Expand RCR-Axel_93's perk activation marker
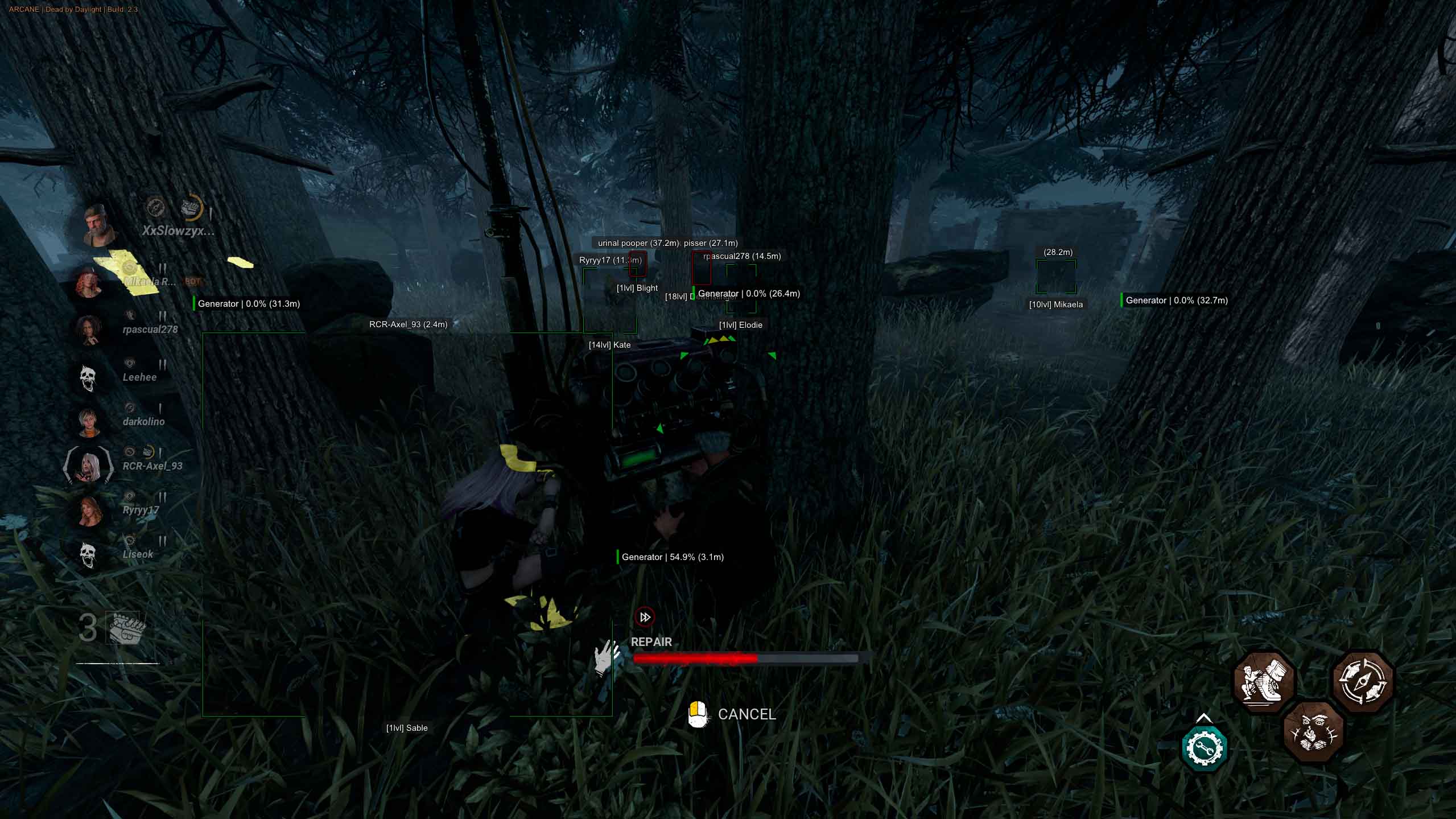The width and height of the screenshot is (1456, 819). click(149, 451)
